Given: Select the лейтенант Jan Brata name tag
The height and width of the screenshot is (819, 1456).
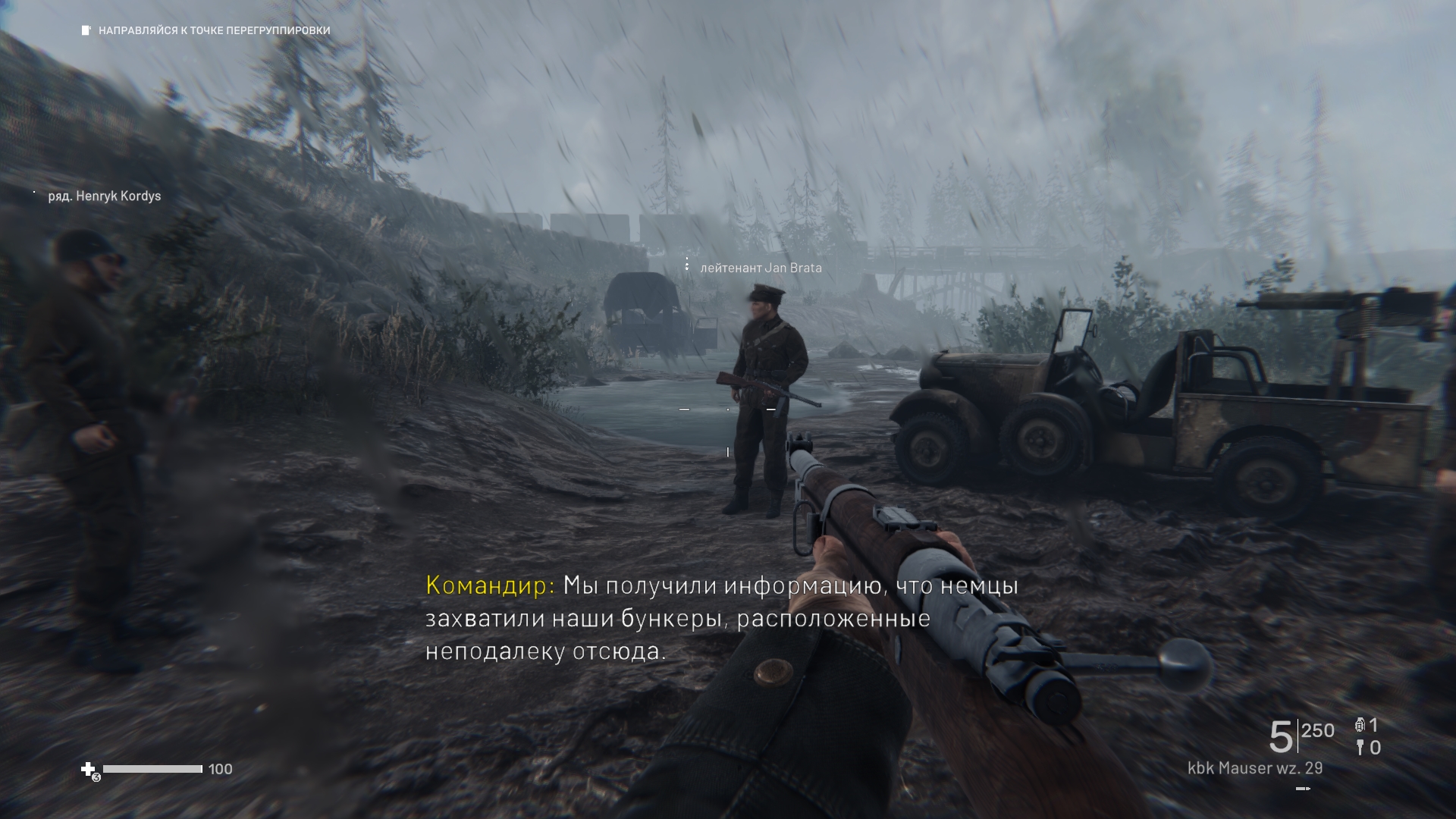Looking at the screenshot, I should pos(760,268).
